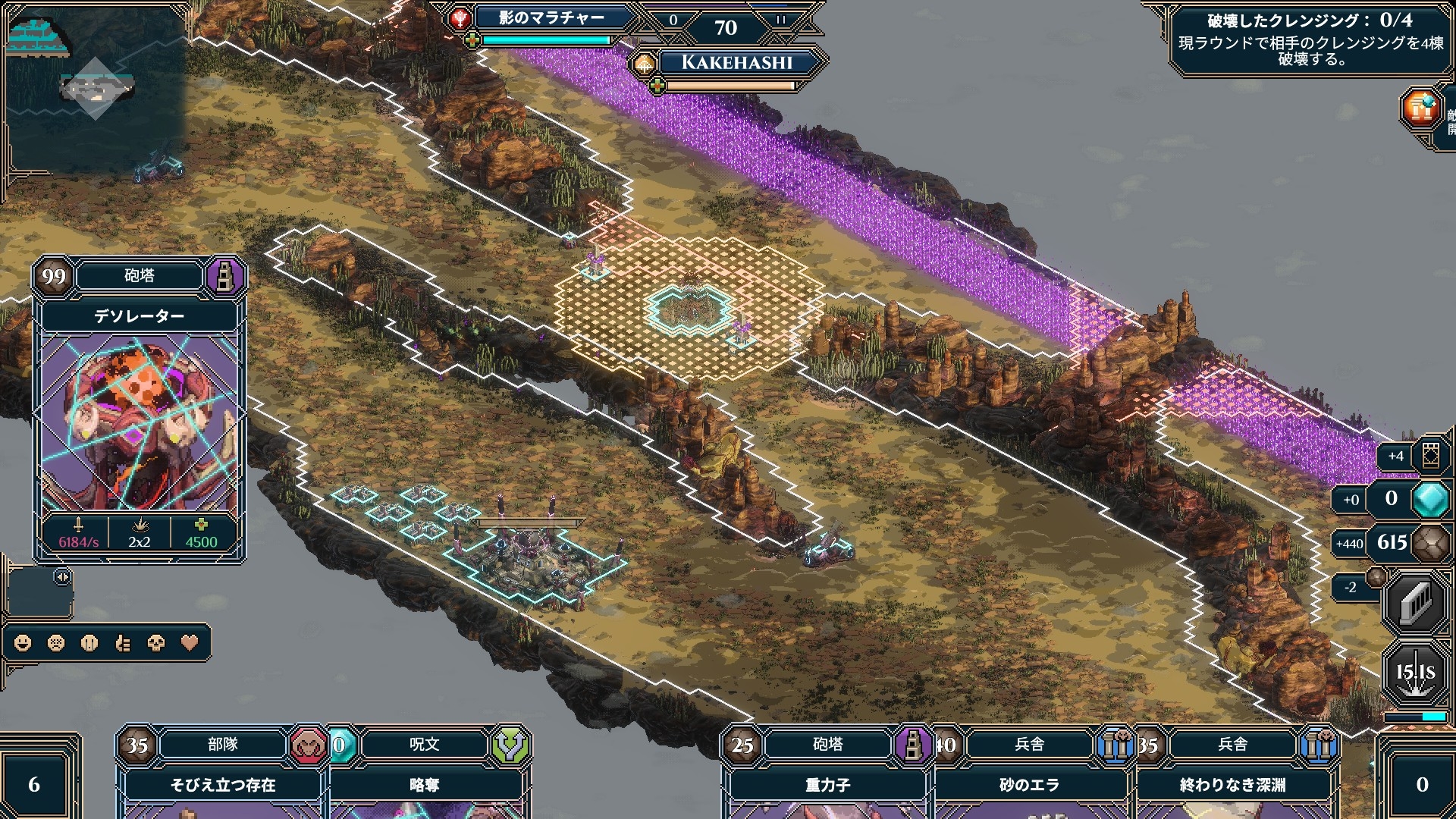Screen dimensions: 1456x819
Task: Inspect the デソレーター turret detail card
Action: (x=140, y=409)
